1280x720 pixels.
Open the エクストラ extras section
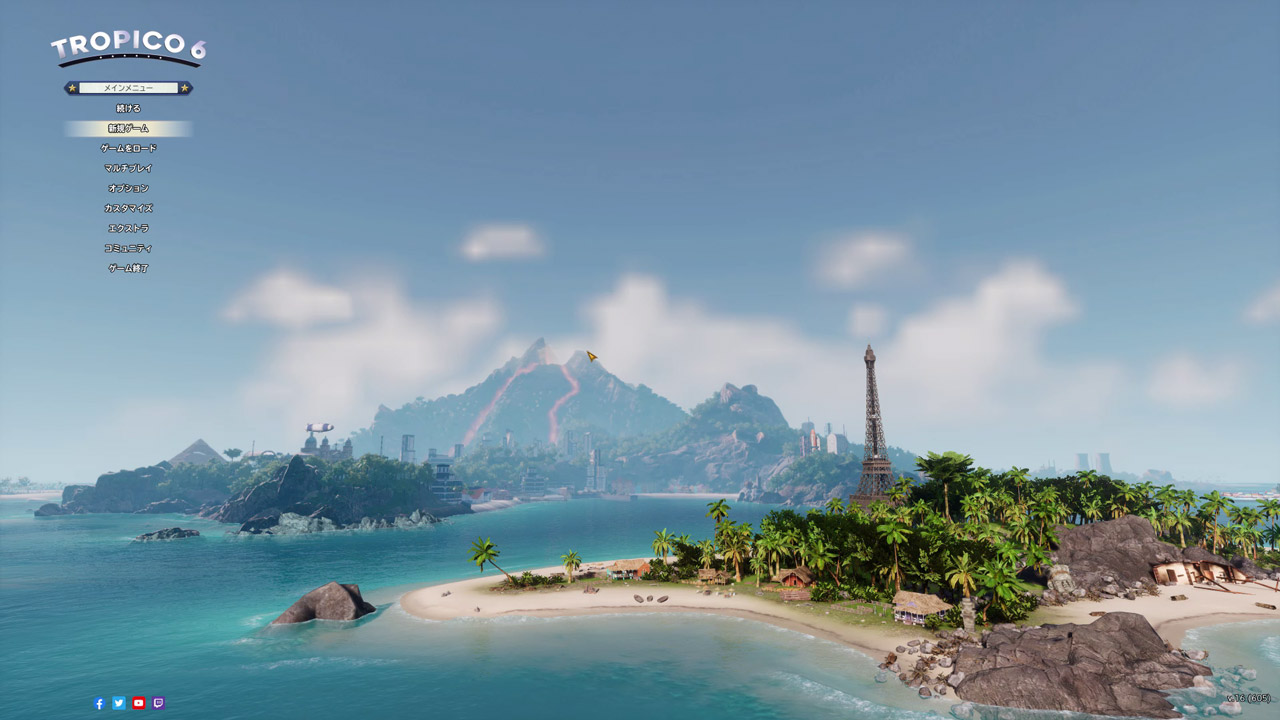click(128, 228)
